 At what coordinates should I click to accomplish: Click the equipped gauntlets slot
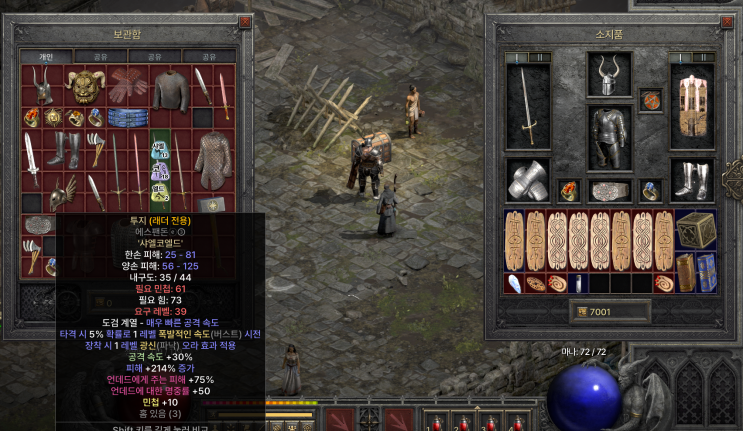coord(528,180)
